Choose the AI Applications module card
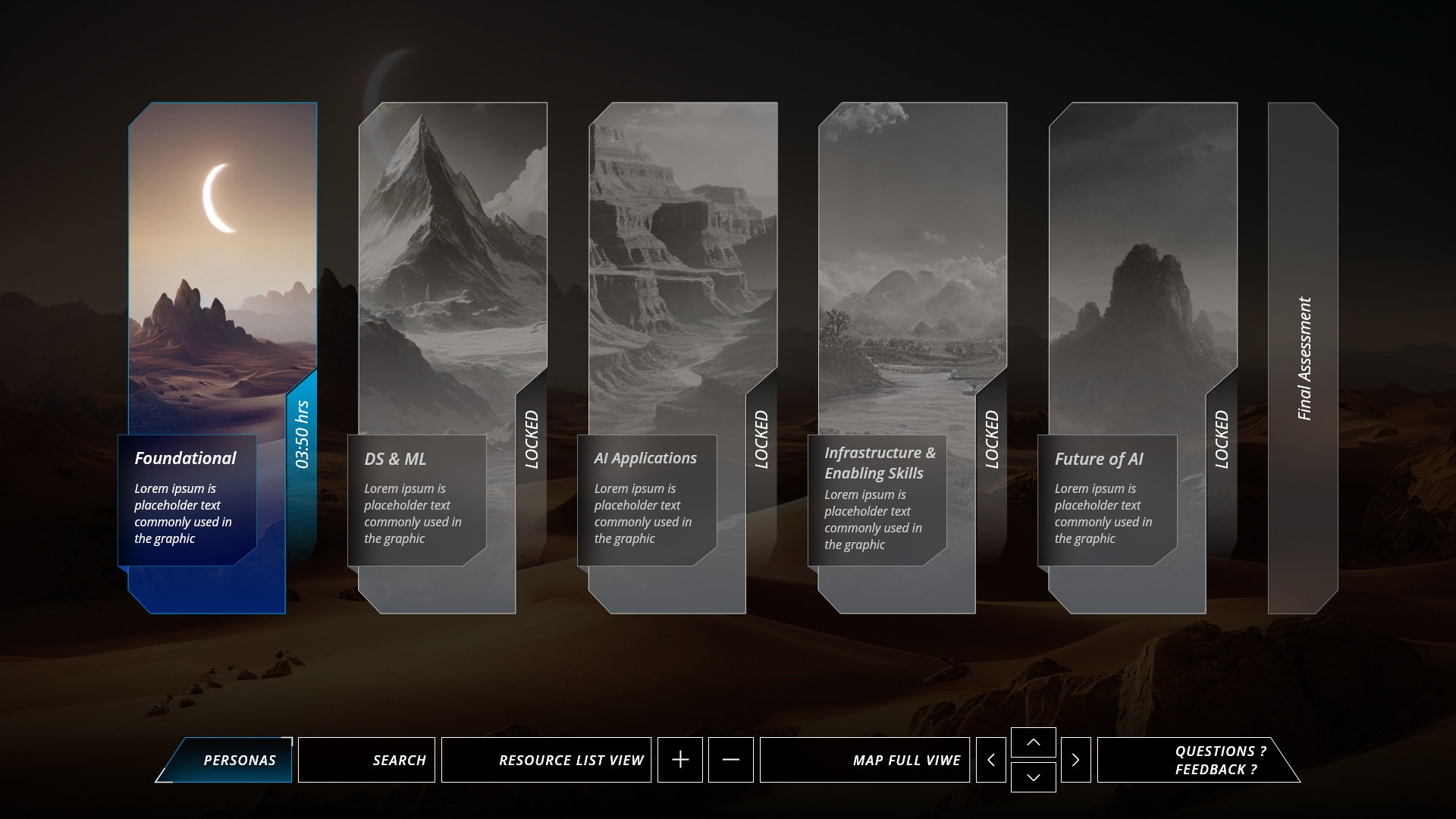 (682, 303)
